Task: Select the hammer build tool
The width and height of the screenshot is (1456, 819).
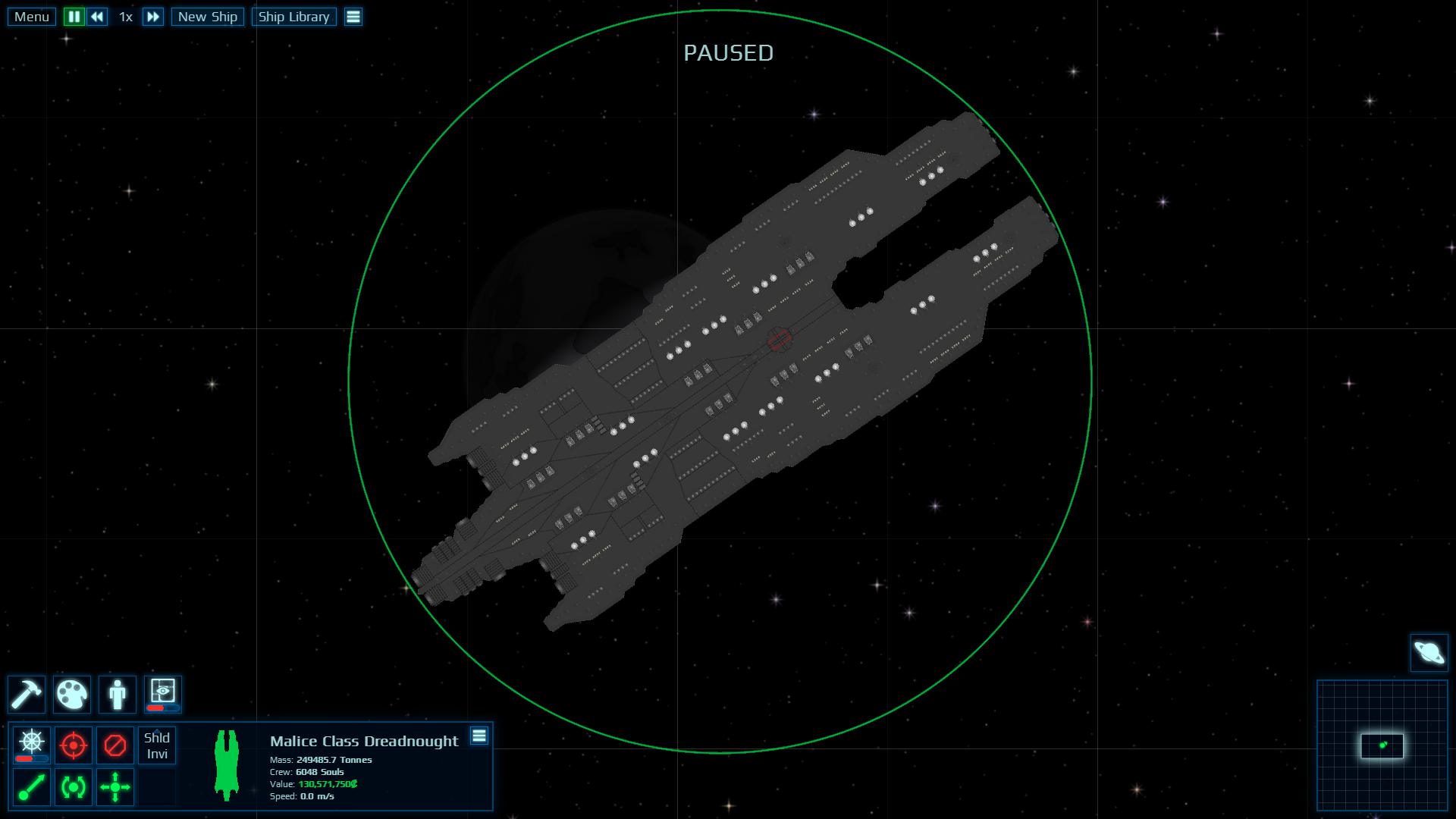Action: coord(27,694)
